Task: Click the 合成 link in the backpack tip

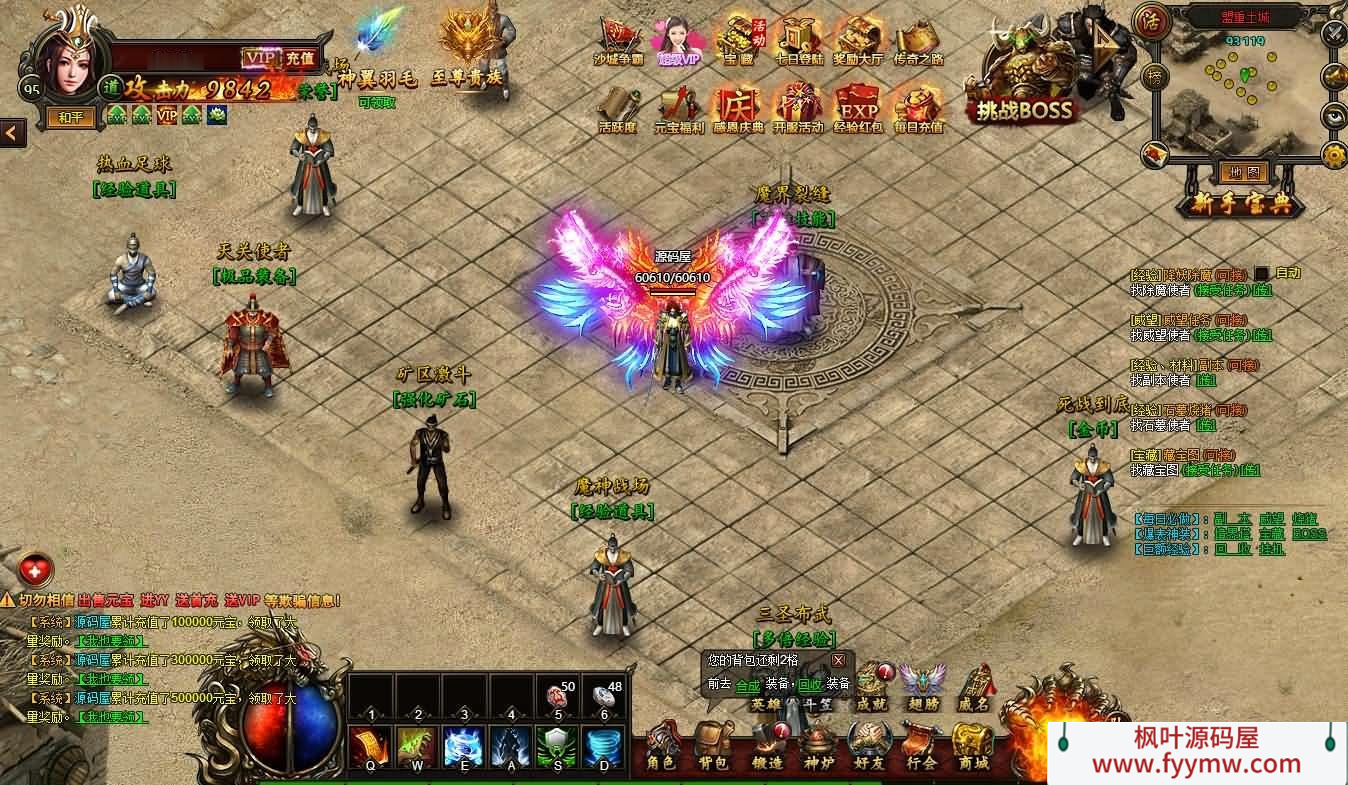Action: [747, 685]
